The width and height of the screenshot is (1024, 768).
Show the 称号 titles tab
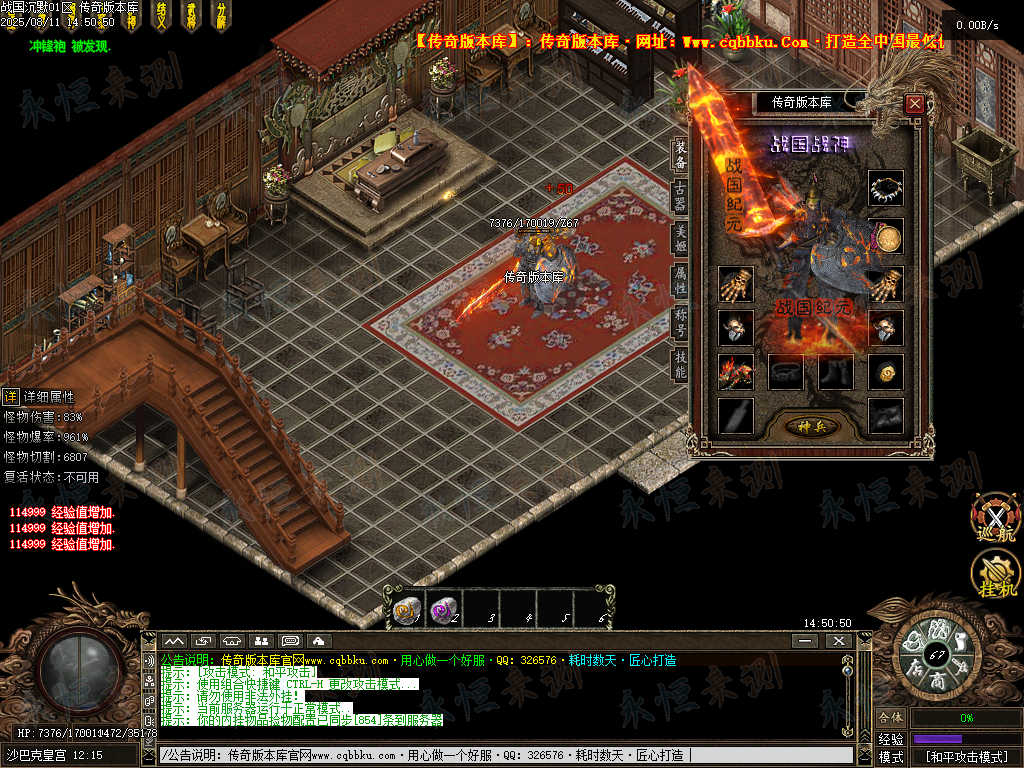pos(681,323)
